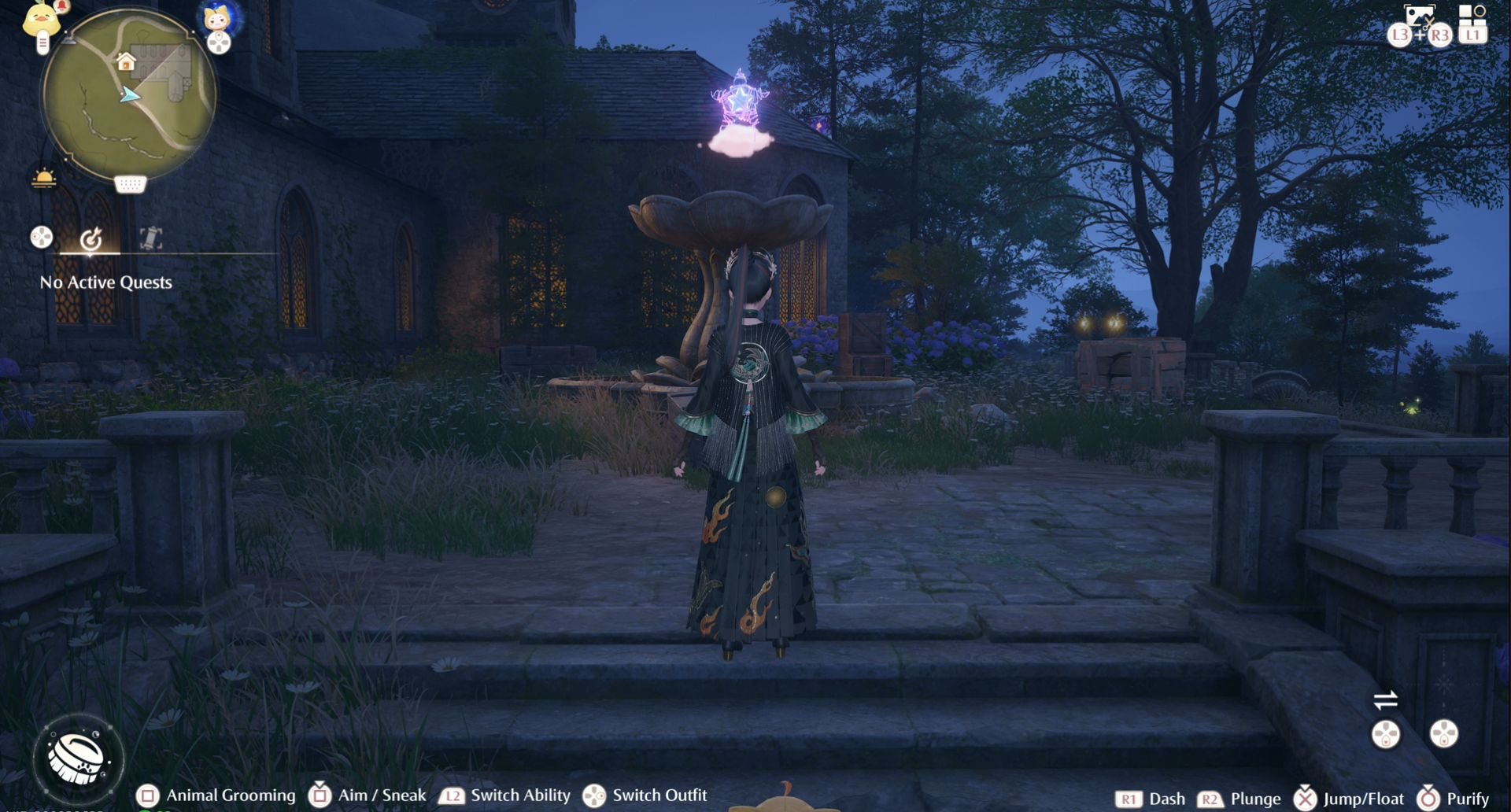Activate the Animal Grooming brush ability
Image resolution: width=1511 pixels, height=812 pixels.
(78, 758)
